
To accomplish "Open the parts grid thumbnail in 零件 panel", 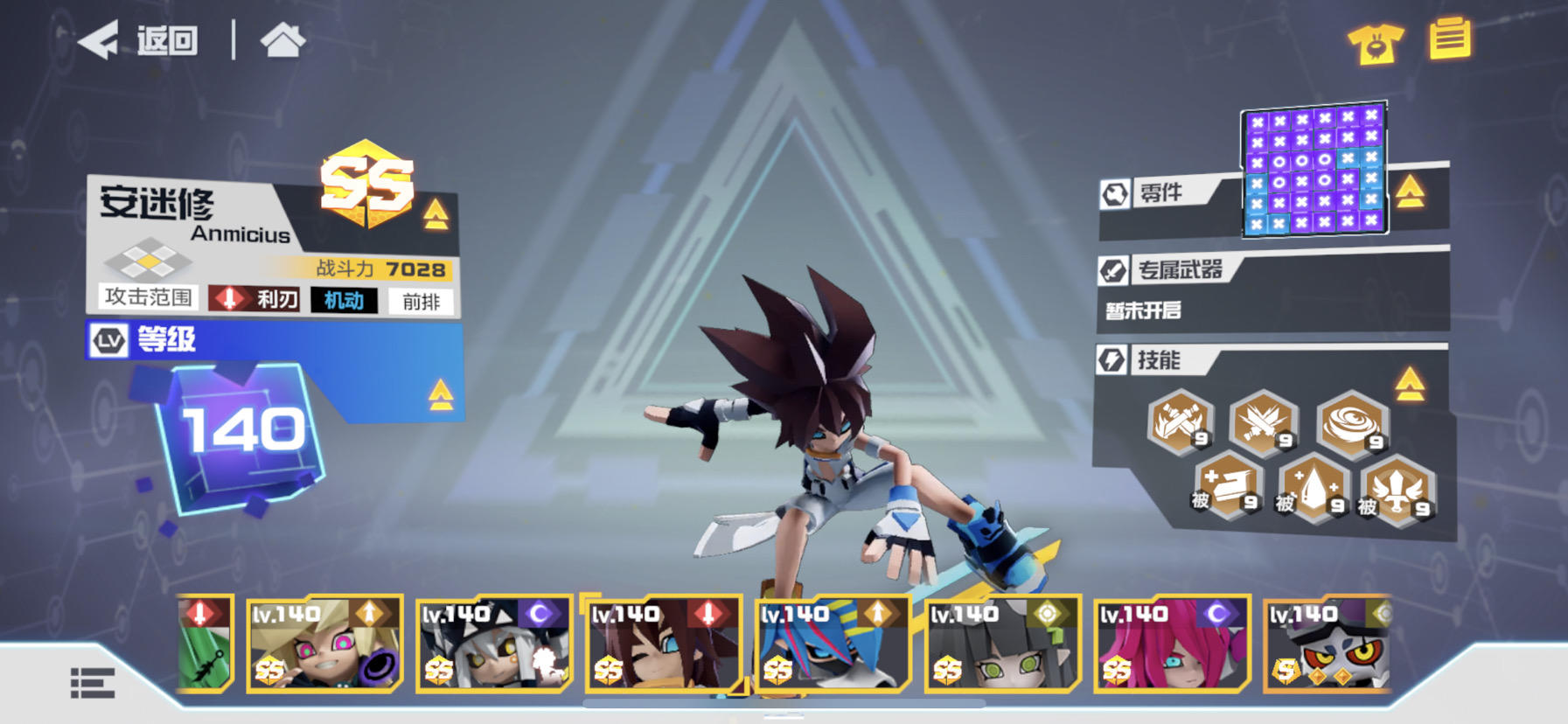I will click(1315, 171).
